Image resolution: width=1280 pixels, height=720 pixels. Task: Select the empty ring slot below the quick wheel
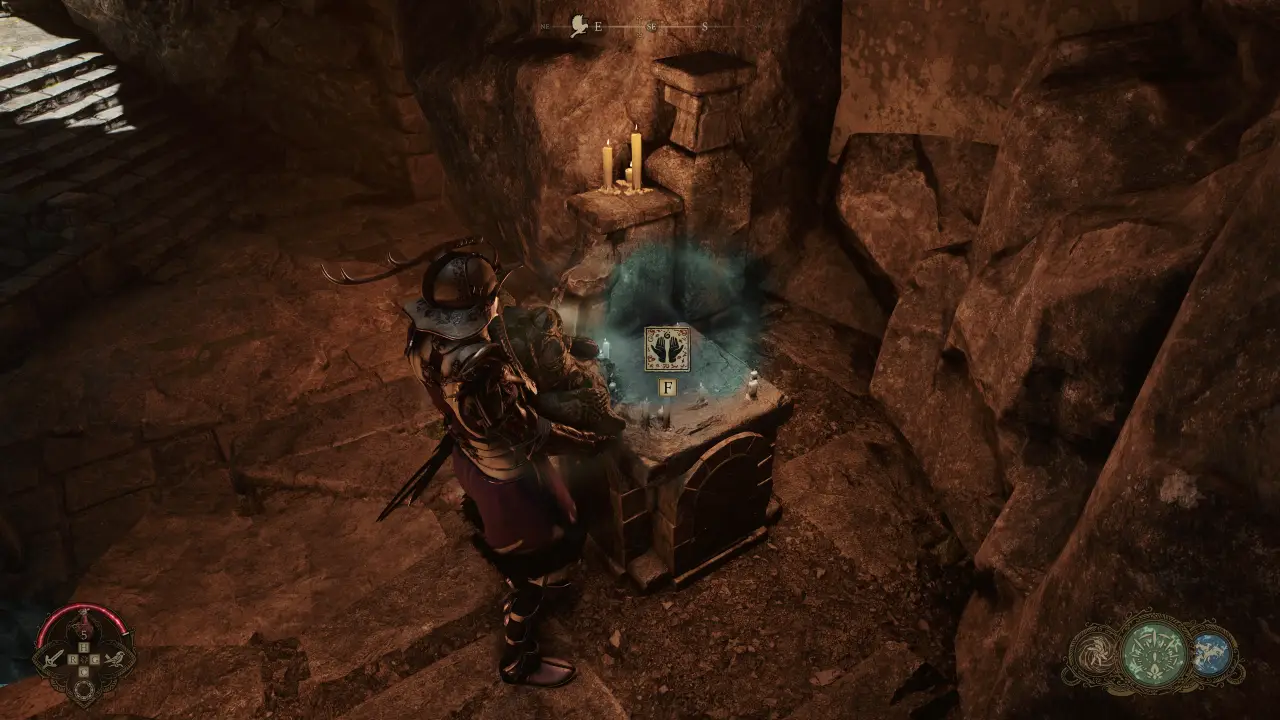pyautogui.click(x=85, y=690)
